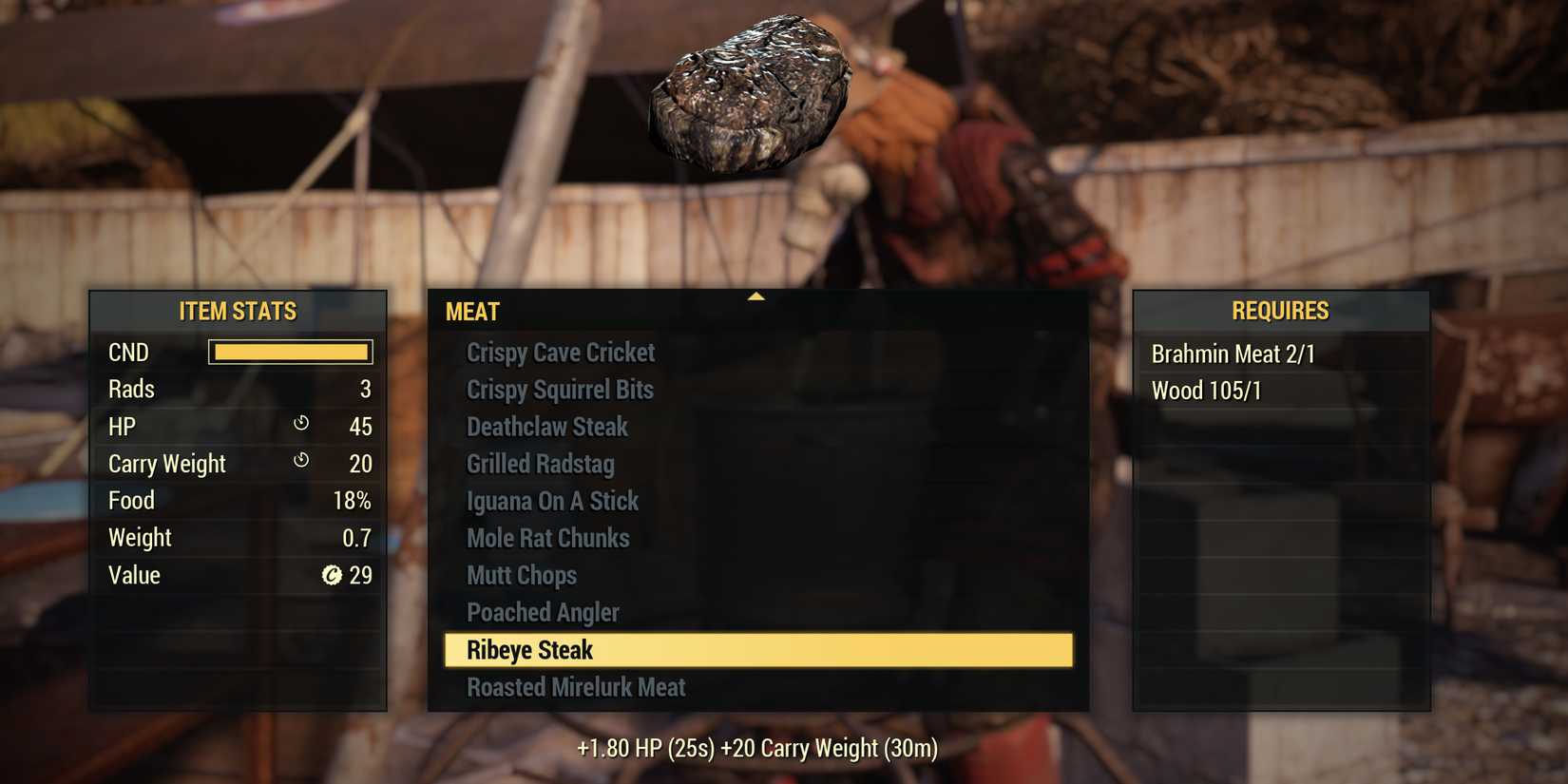This screenshot has height=784, width=1568.
Task: Select Roasted Mirelurk Meat
Action: point(576,686)
